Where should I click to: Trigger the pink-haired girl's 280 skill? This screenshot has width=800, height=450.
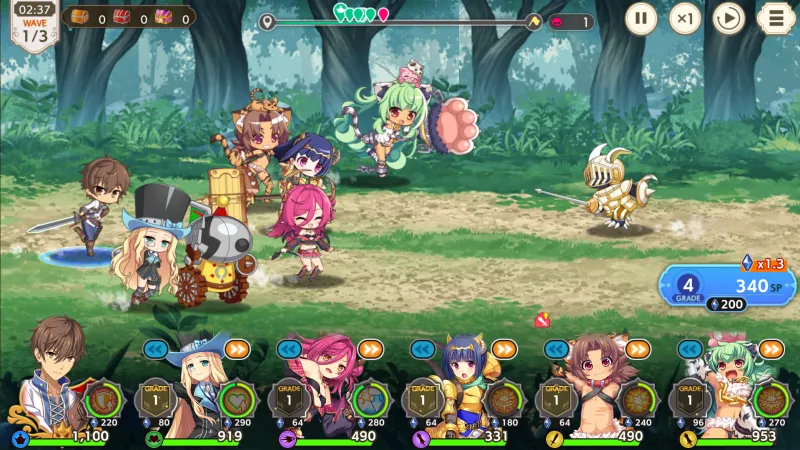point(370,398)
